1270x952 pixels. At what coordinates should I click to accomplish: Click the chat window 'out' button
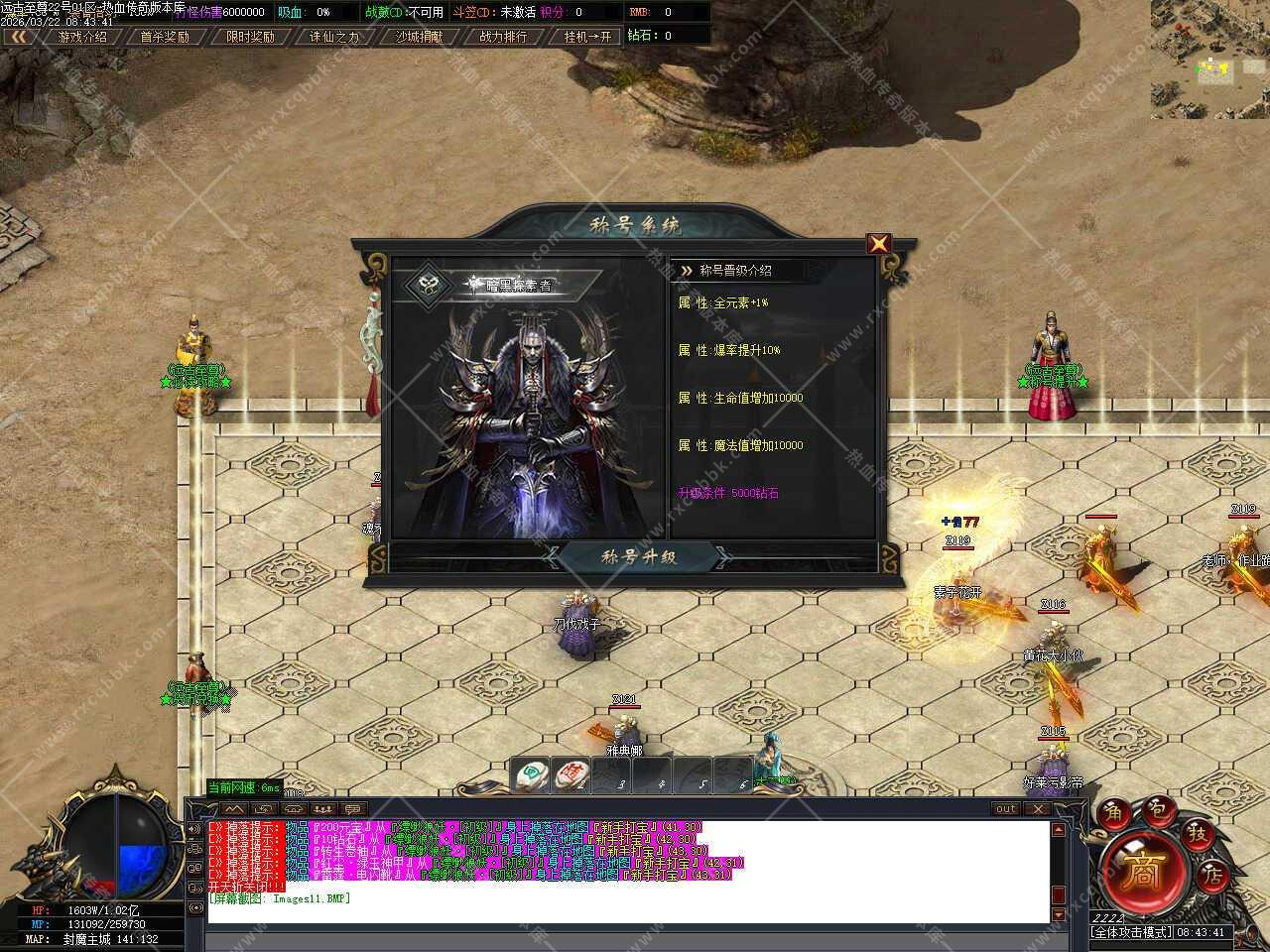pyautogui.click(x=1006, y=809)
